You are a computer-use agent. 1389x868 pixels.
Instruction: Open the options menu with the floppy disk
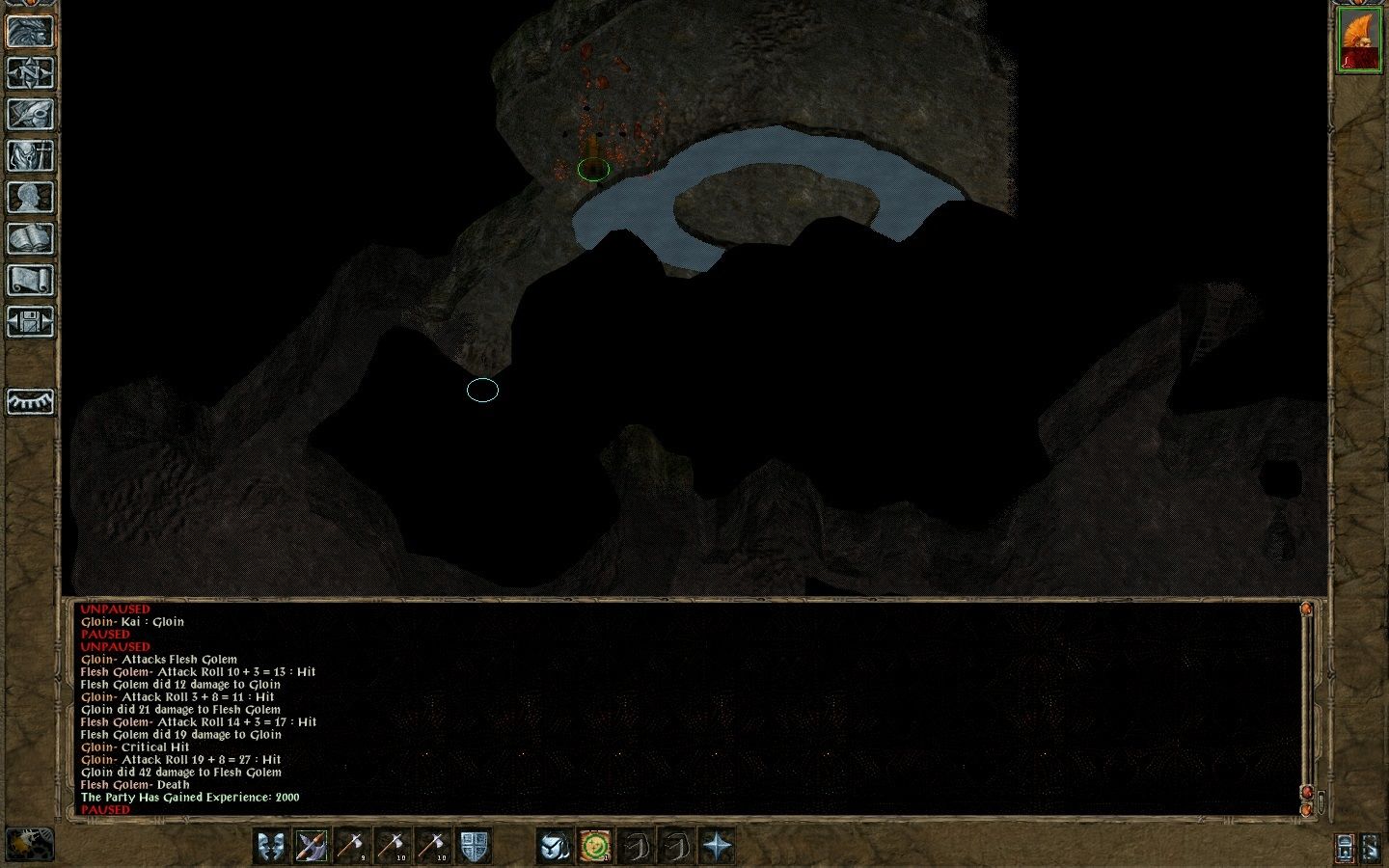(30, 321)
